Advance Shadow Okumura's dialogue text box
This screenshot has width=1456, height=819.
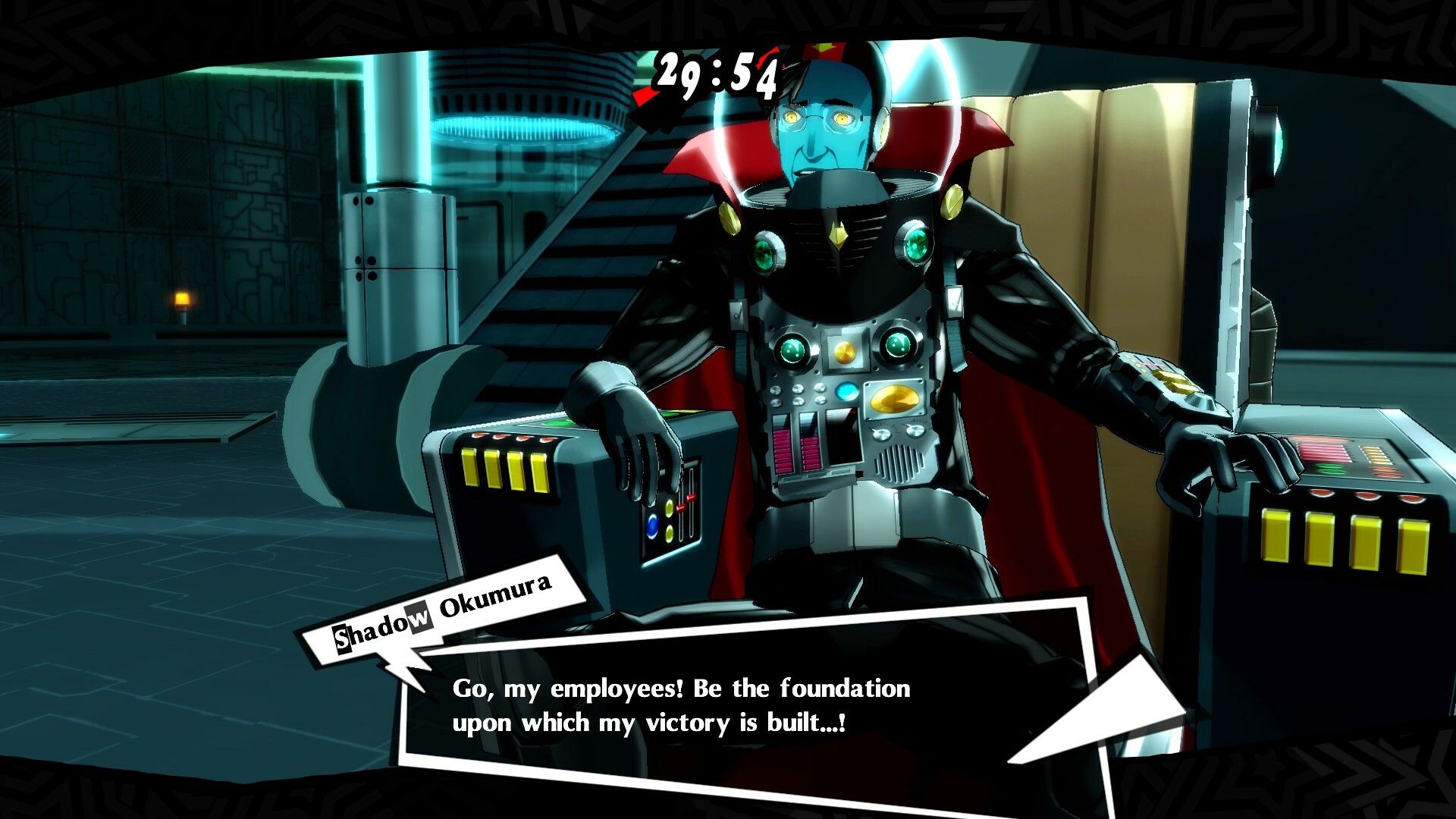pos(682,705)
